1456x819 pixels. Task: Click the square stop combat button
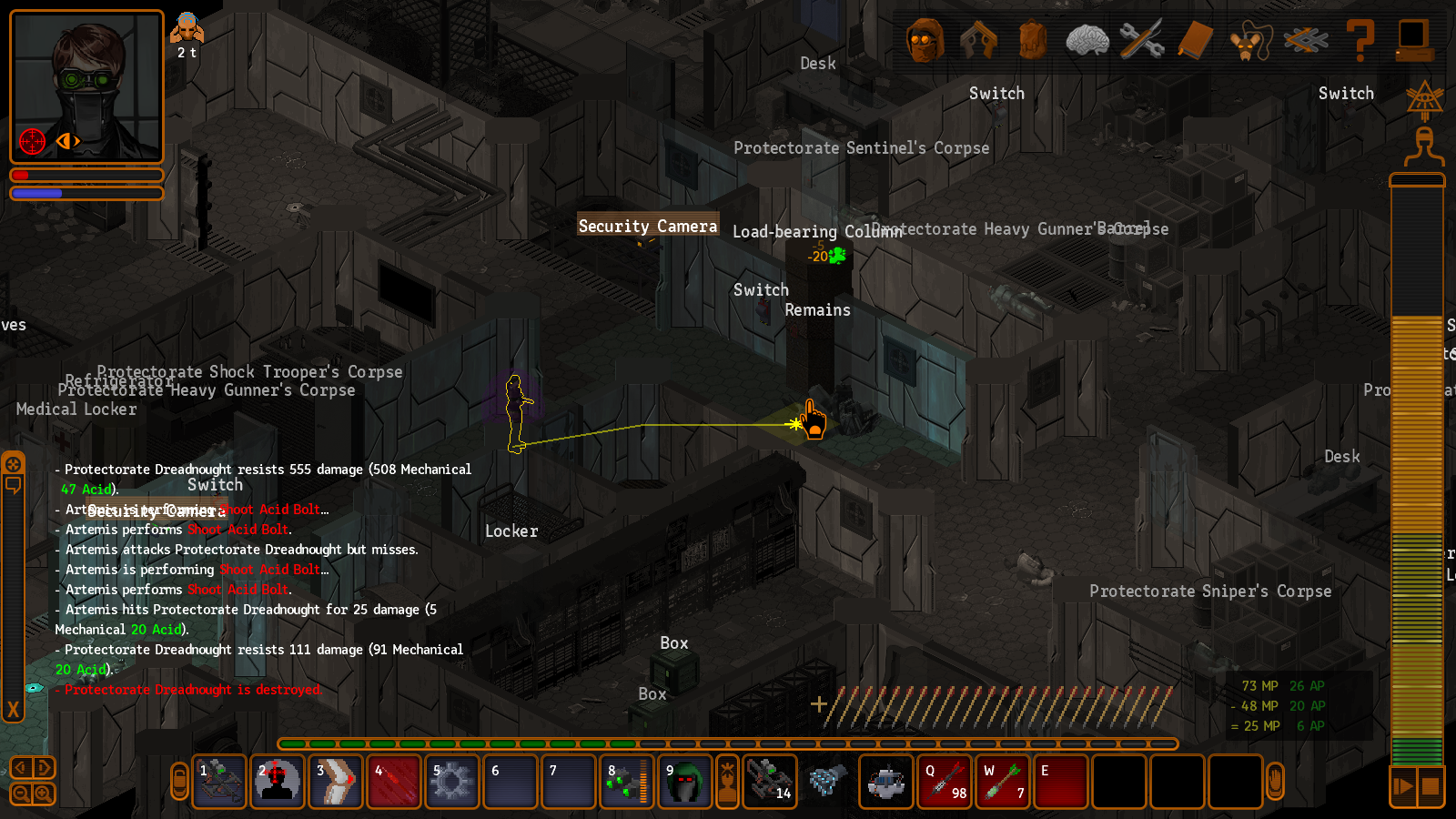pos(1431,786)
